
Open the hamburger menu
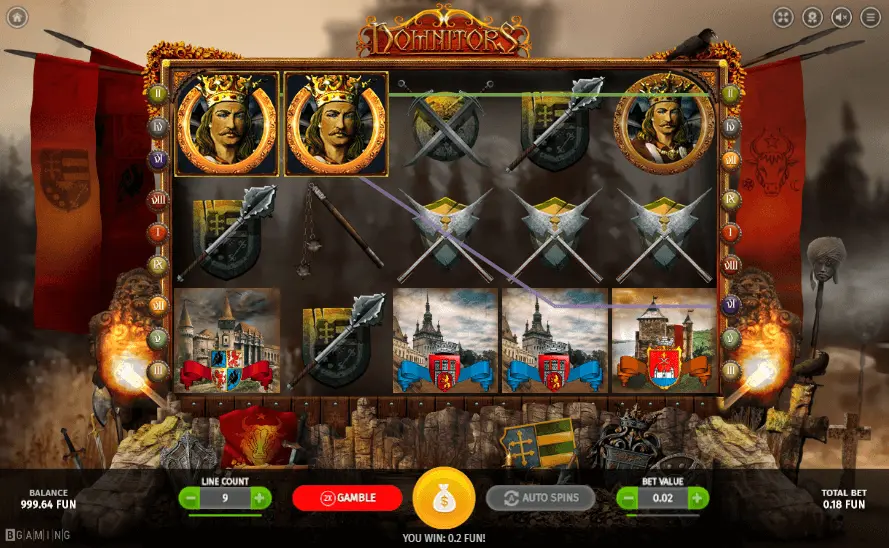870,17
